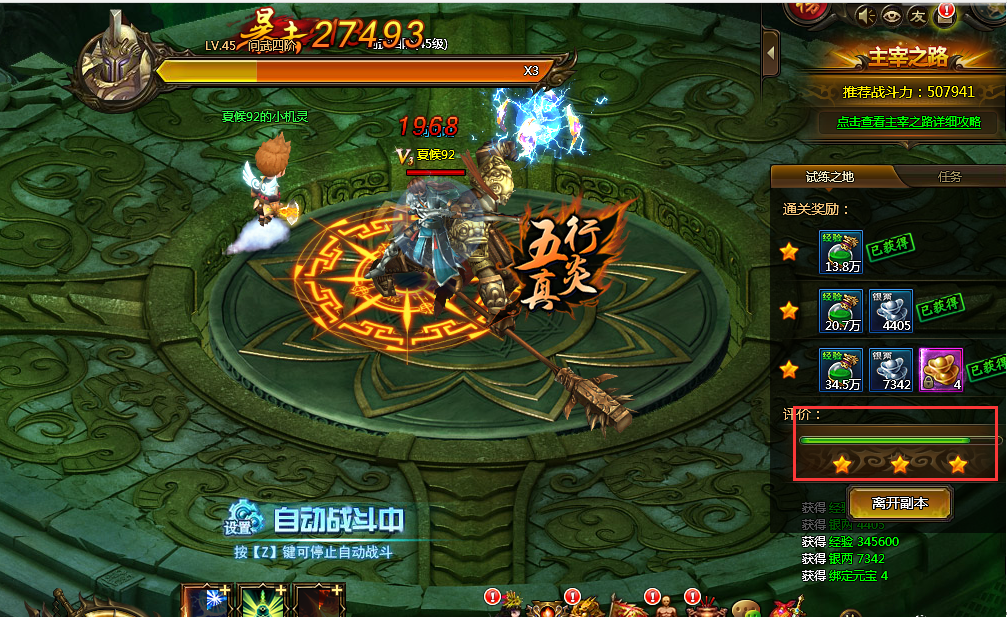This screenshot has width=1007, height=617.
Task: Collapse the side panel with the arrow
Action: pyautogui.click(x=770, y=52)
